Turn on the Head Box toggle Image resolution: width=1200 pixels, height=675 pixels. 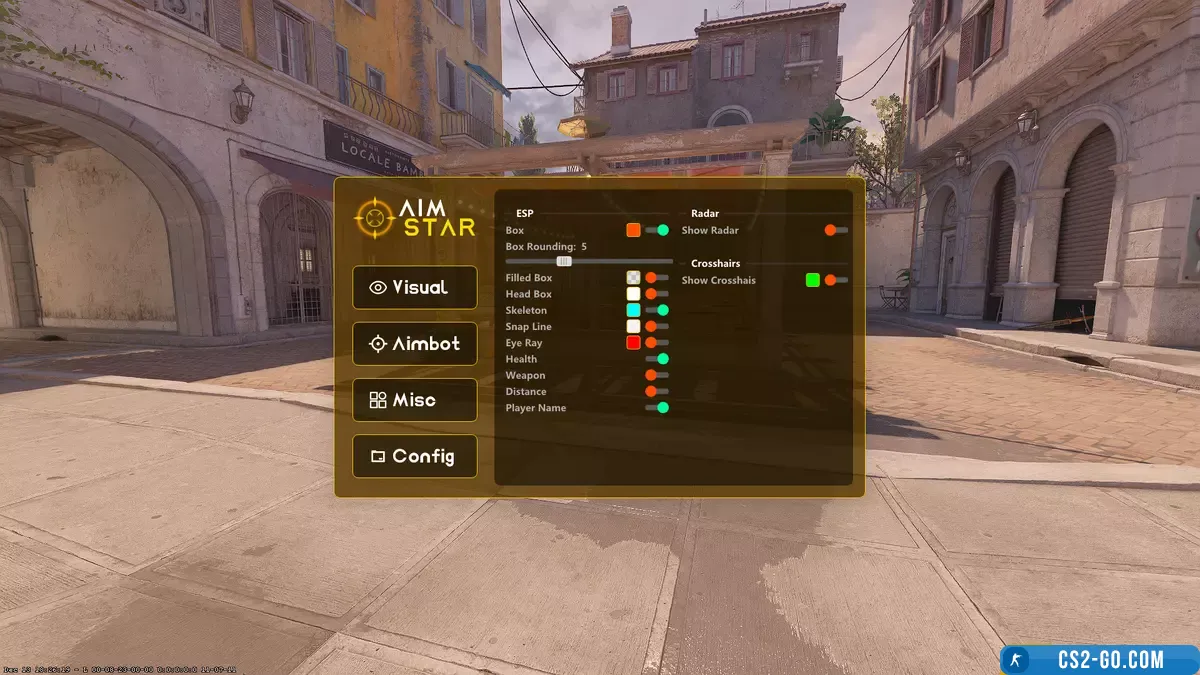click(657, 294)
